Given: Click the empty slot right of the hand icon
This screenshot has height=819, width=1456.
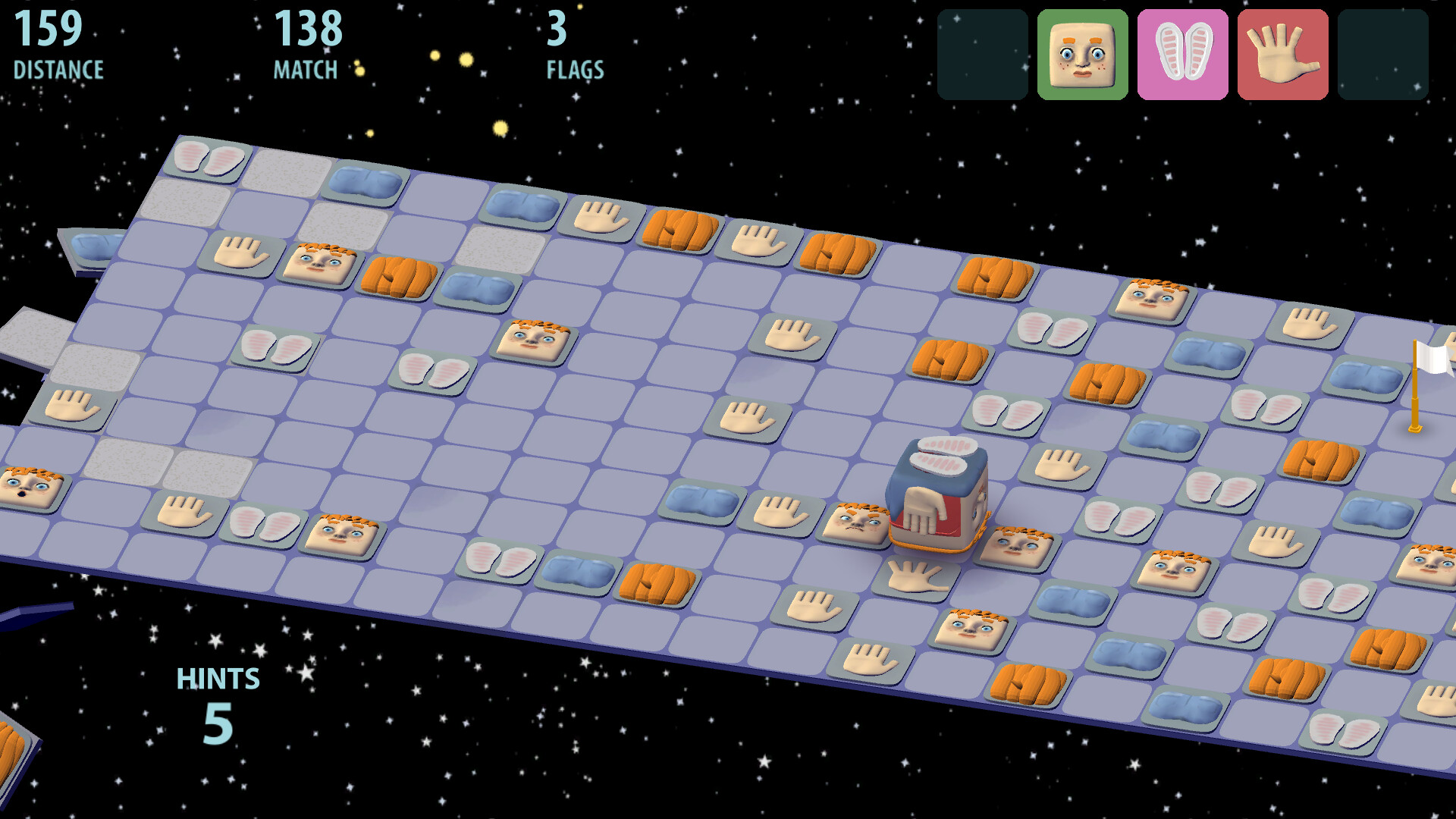Looking at the screenshot, I should coord(1382,55).
